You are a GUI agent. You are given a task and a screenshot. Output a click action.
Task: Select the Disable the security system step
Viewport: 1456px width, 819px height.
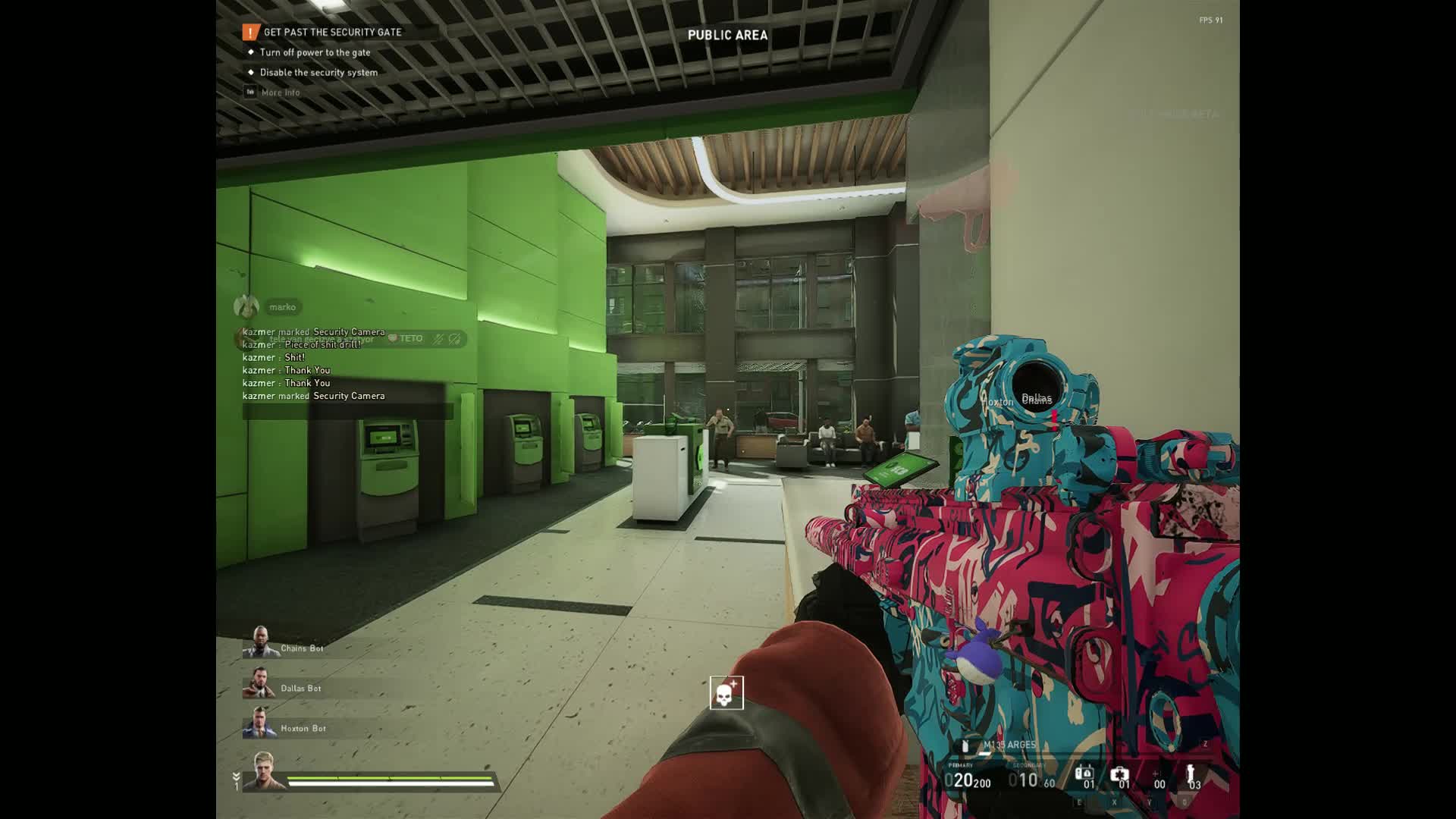[x=318, y=72]
